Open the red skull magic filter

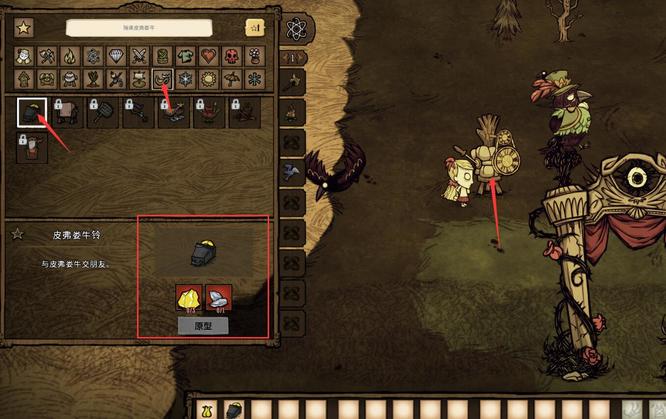coord(231,55)
